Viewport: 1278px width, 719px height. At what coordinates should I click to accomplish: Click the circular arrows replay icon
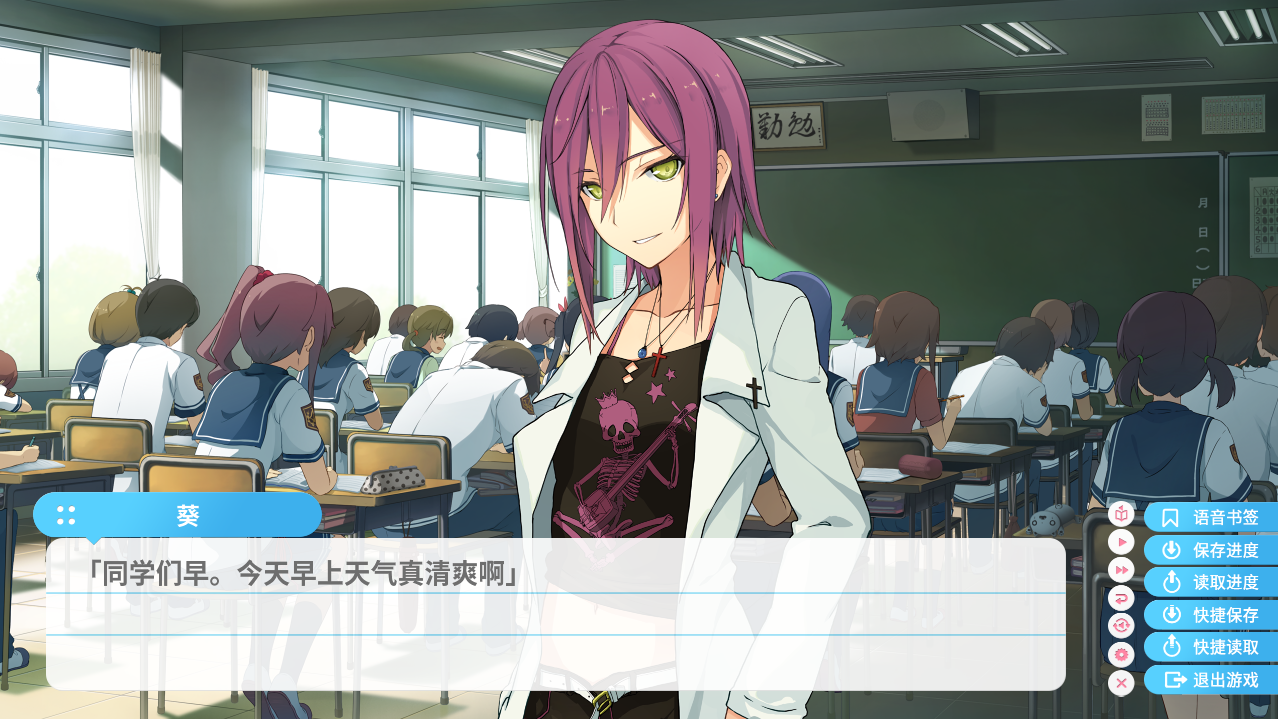[x=1121, y=626]
